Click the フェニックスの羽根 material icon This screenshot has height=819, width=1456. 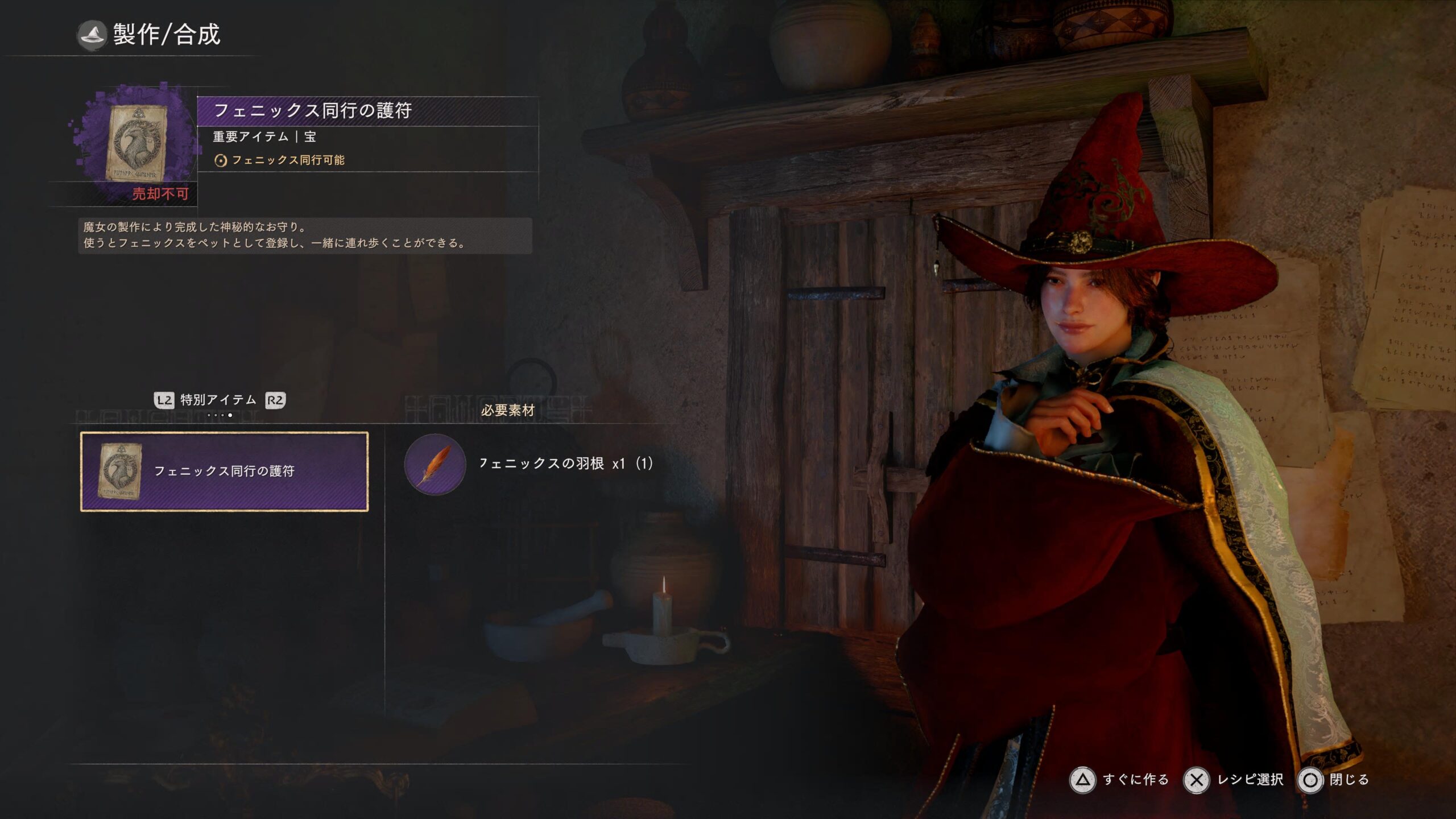coord(435,464)
